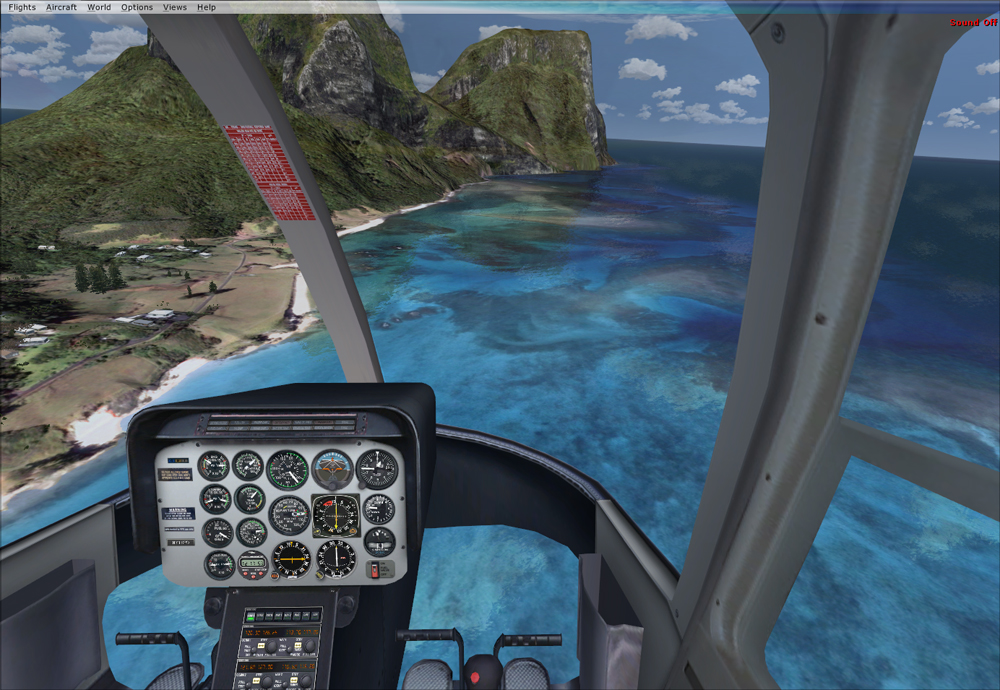Screen dimensions: 1000x690
Task: Open the Help menu
Action: coord(206,7)
